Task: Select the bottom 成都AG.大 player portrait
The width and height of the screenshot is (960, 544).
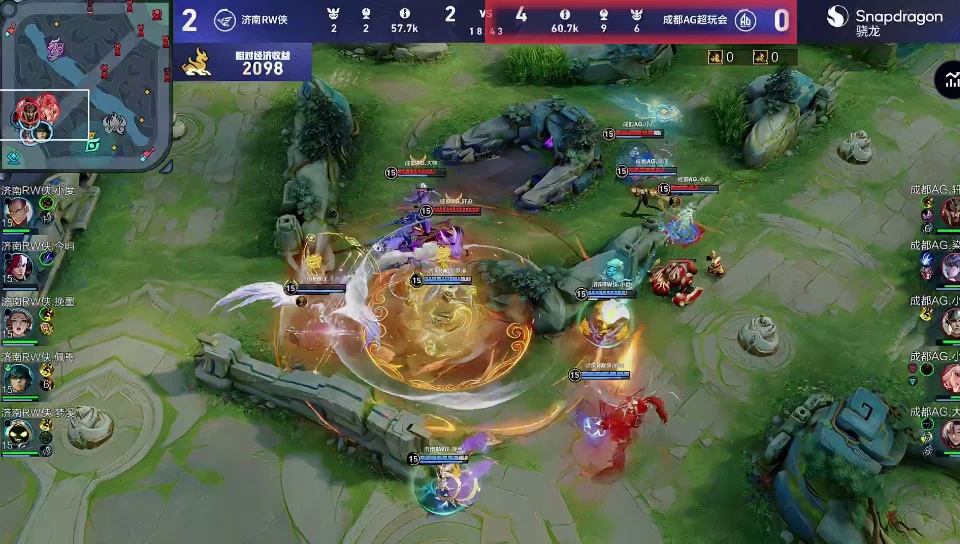Action: (x=949, y=433)
